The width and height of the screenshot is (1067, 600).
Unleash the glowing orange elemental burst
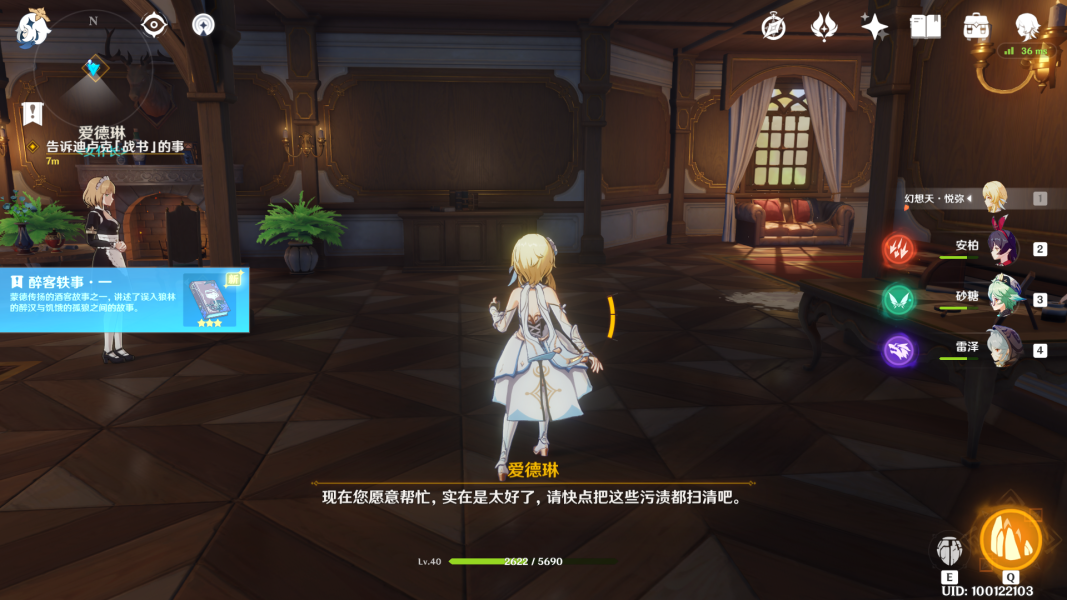coord(1011,540)
